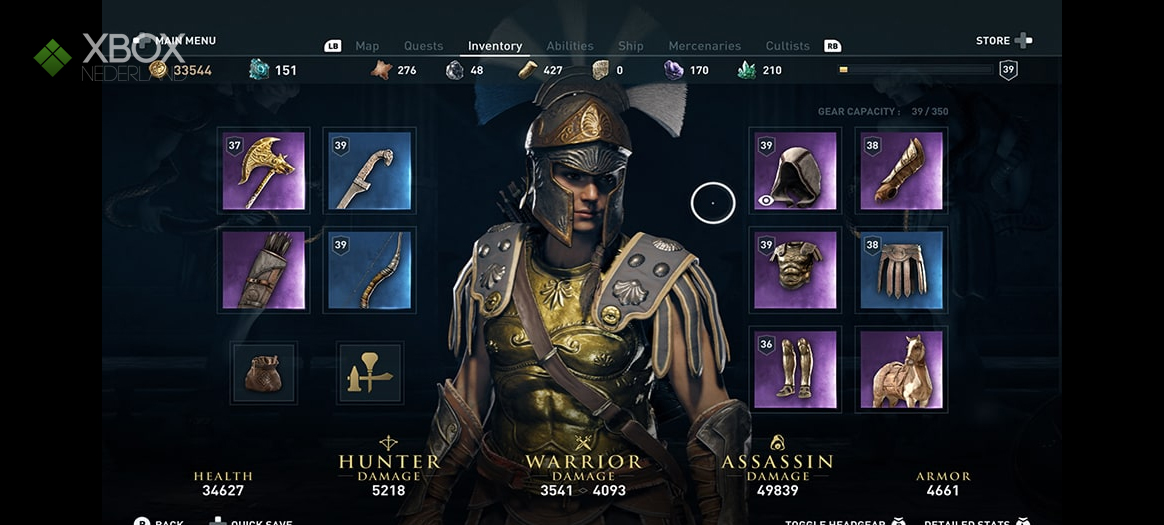
Task: Go to the Abilities tab
Action: pos(570,46)
